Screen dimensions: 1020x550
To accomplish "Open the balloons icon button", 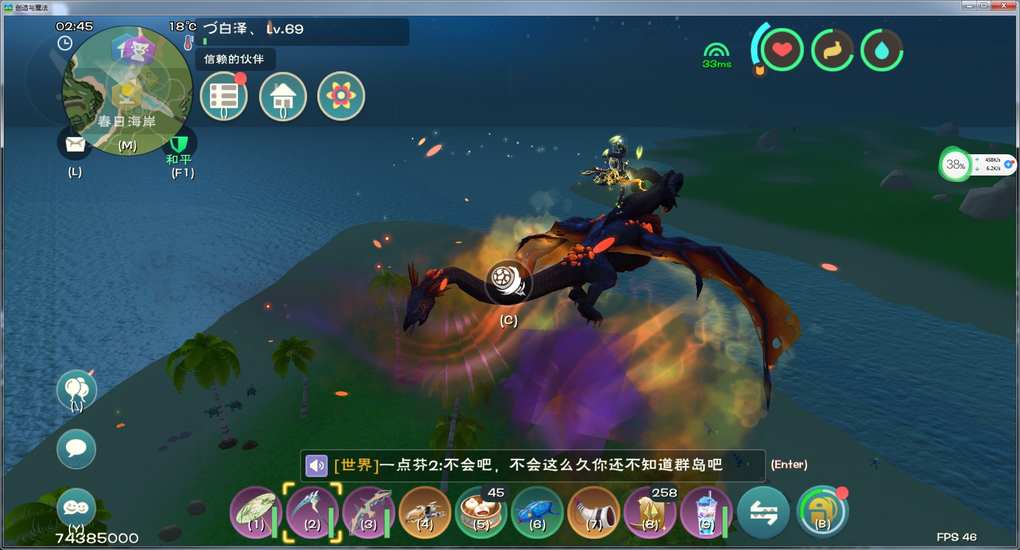I will click(76, 389).
